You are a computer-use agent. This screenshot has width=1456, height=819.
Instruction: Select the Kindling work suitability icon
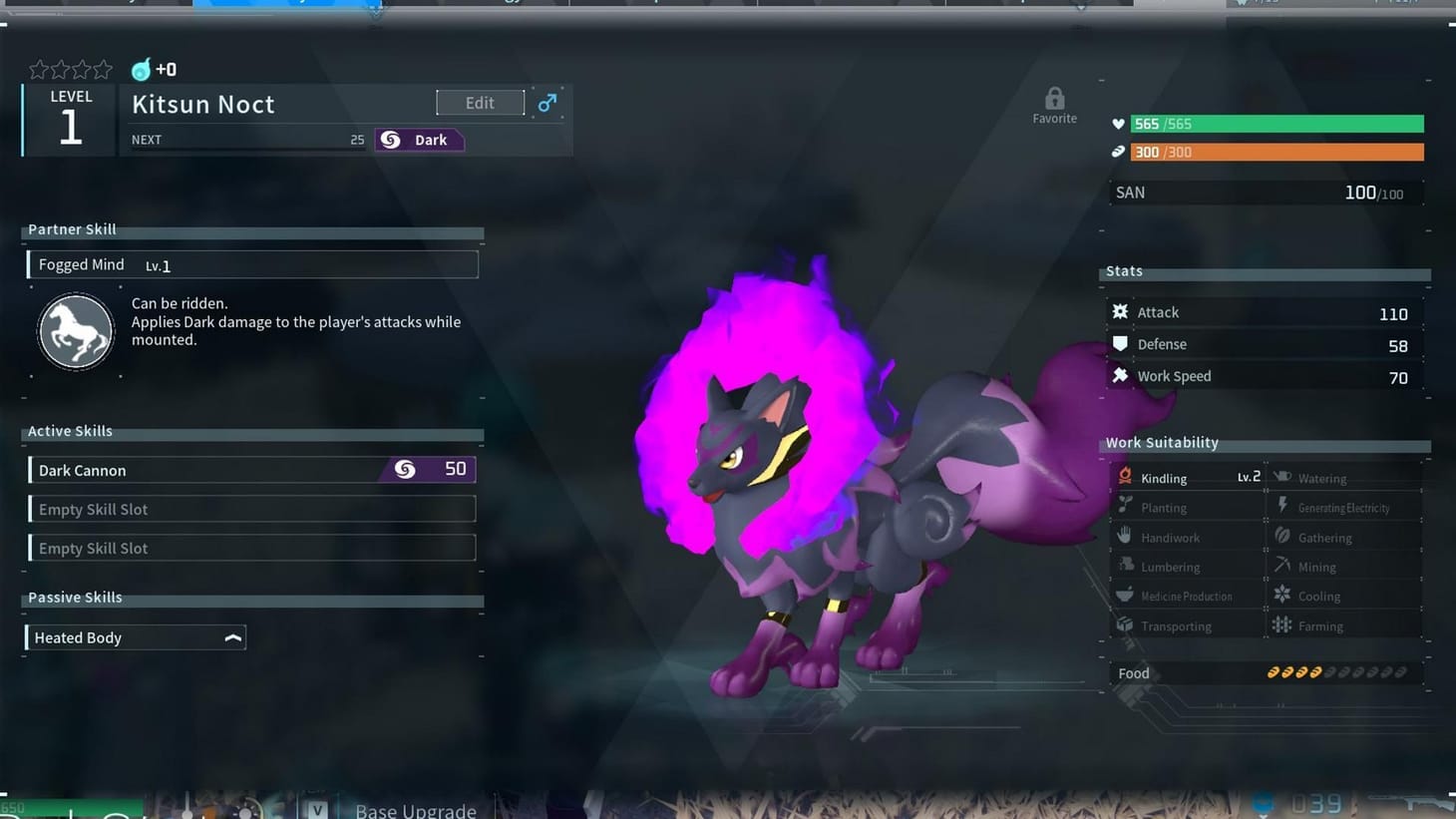[x=1125, y=477]
